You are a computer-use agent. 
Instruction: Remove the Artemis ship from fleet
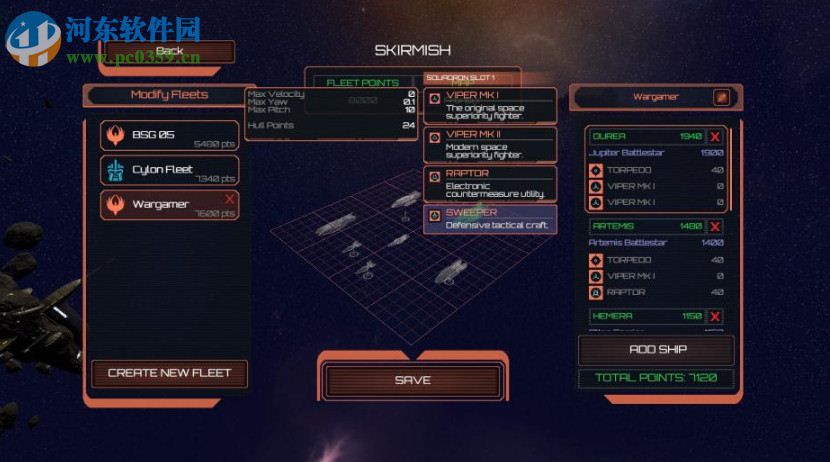(716, 226)
